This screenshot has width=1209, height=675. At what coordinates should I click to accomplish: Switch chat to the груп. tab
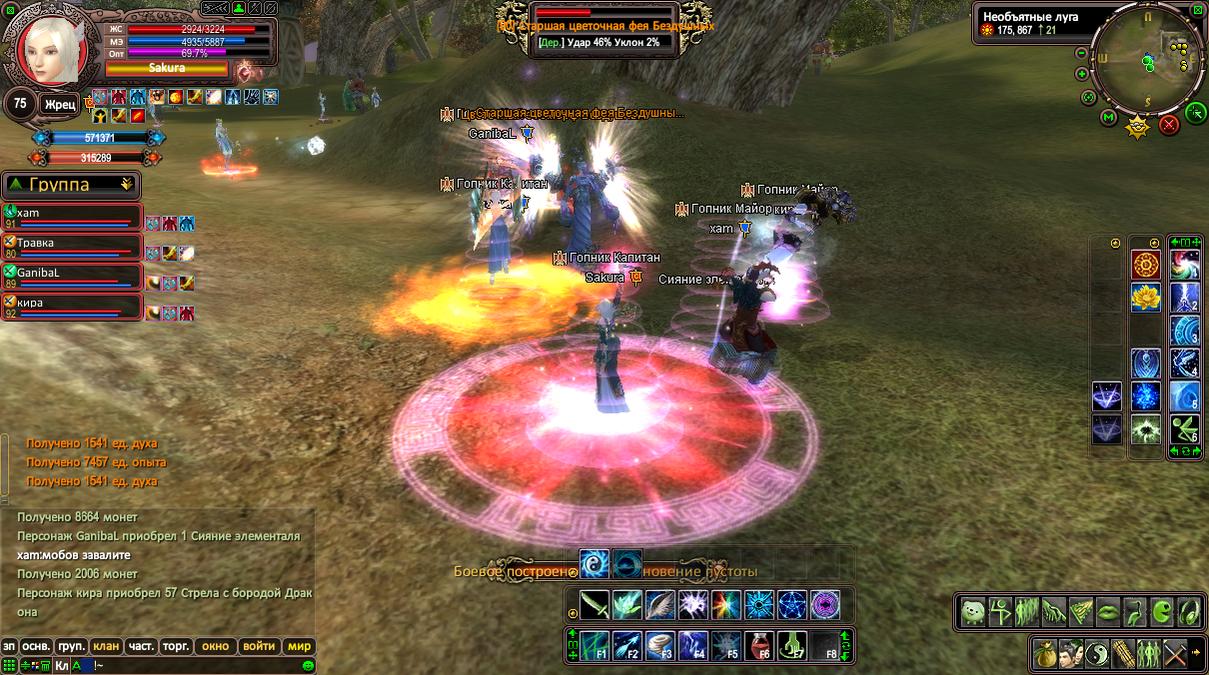tap(71, 646)
